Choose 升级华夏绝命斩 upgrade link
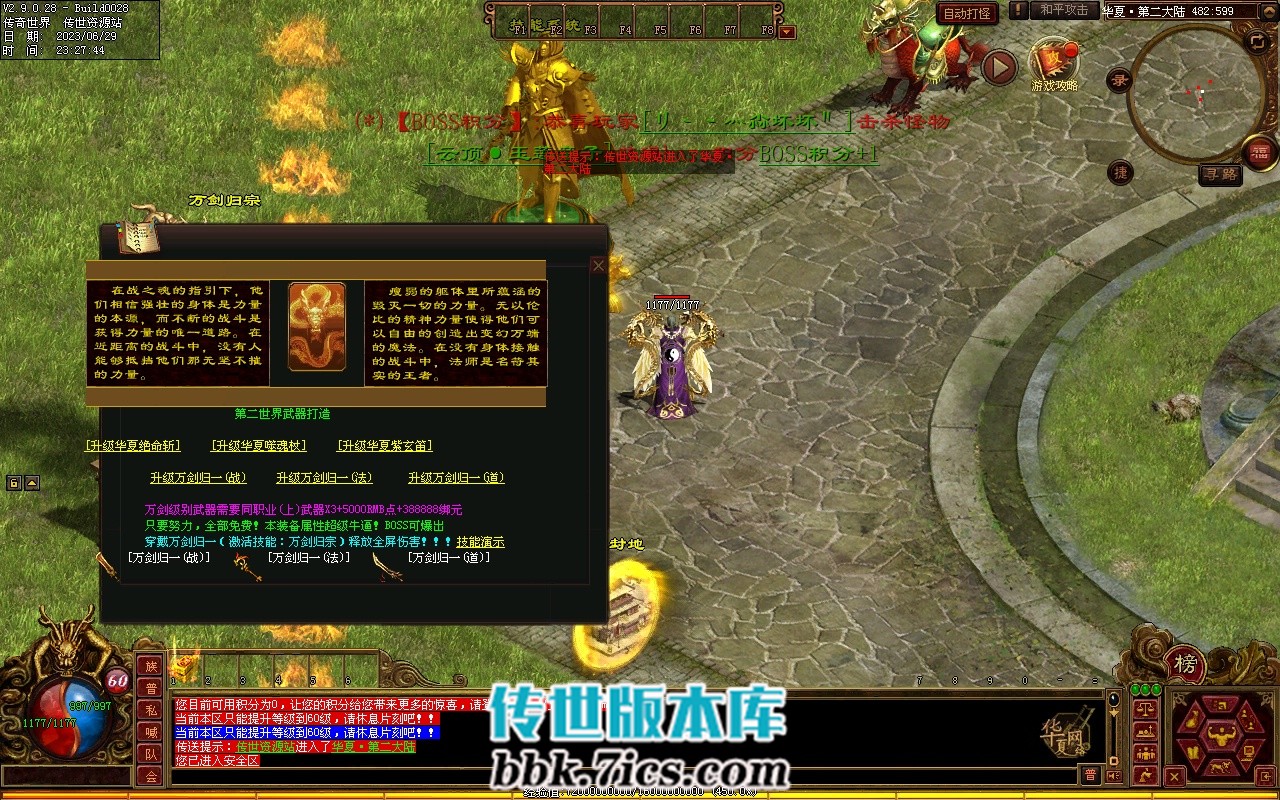The height and width of the screenshot is (800, 1280). (x=133, y=446)
